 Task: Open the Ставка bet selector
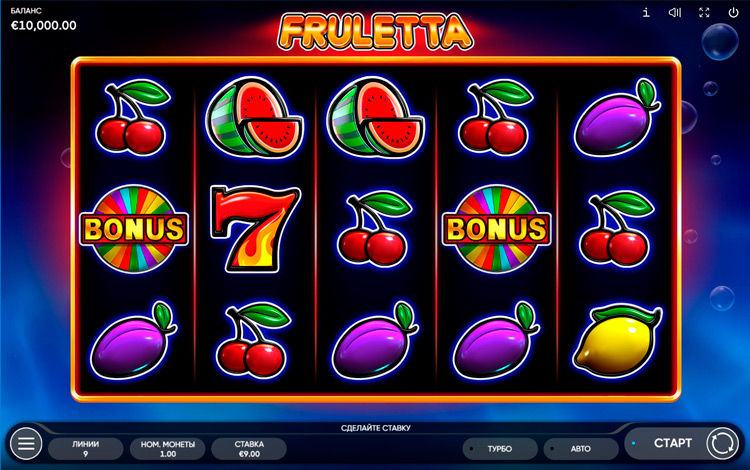point(249,448)
